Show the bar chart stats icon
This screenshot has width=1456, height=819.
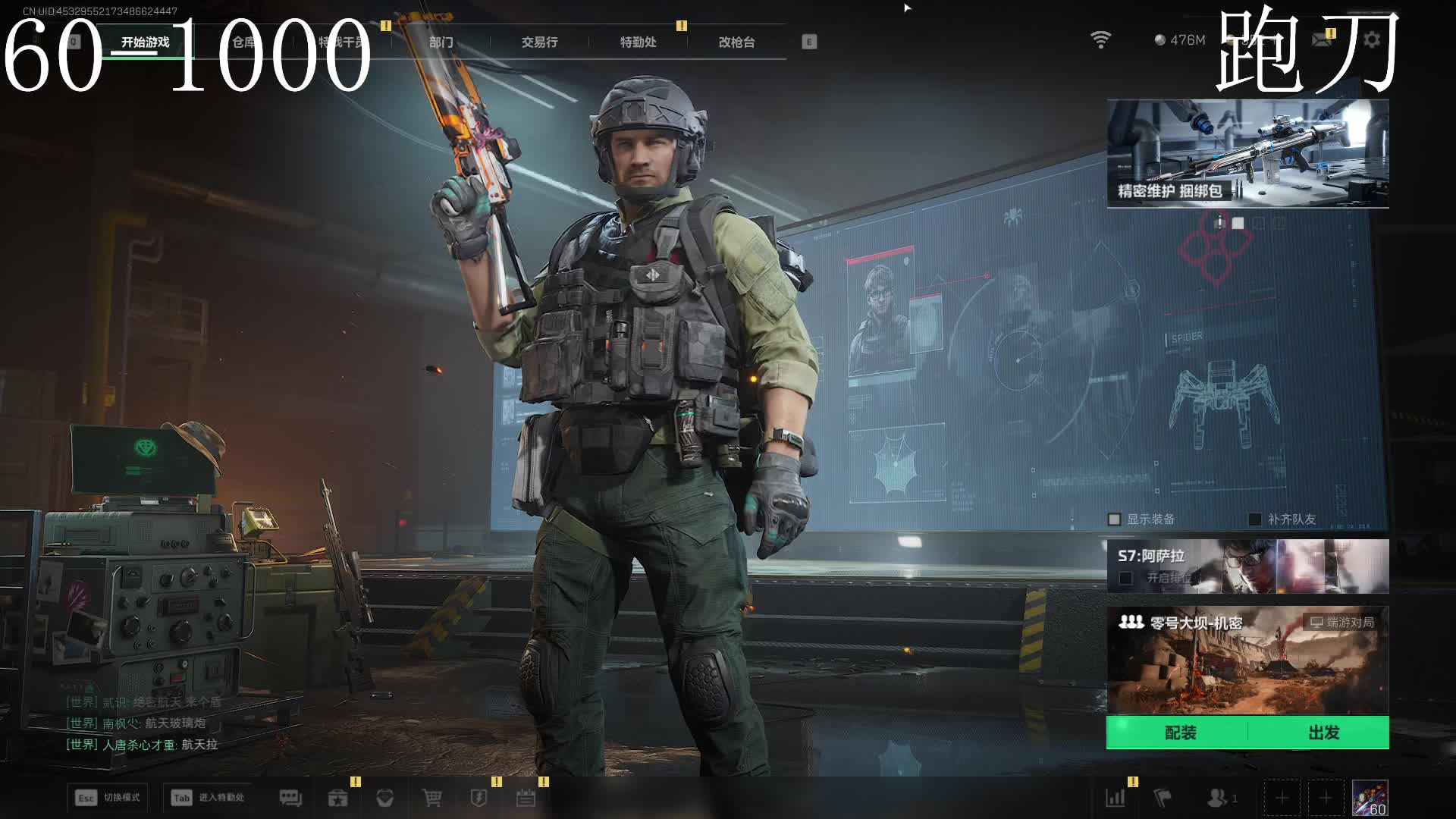[x=1116, y=798]
